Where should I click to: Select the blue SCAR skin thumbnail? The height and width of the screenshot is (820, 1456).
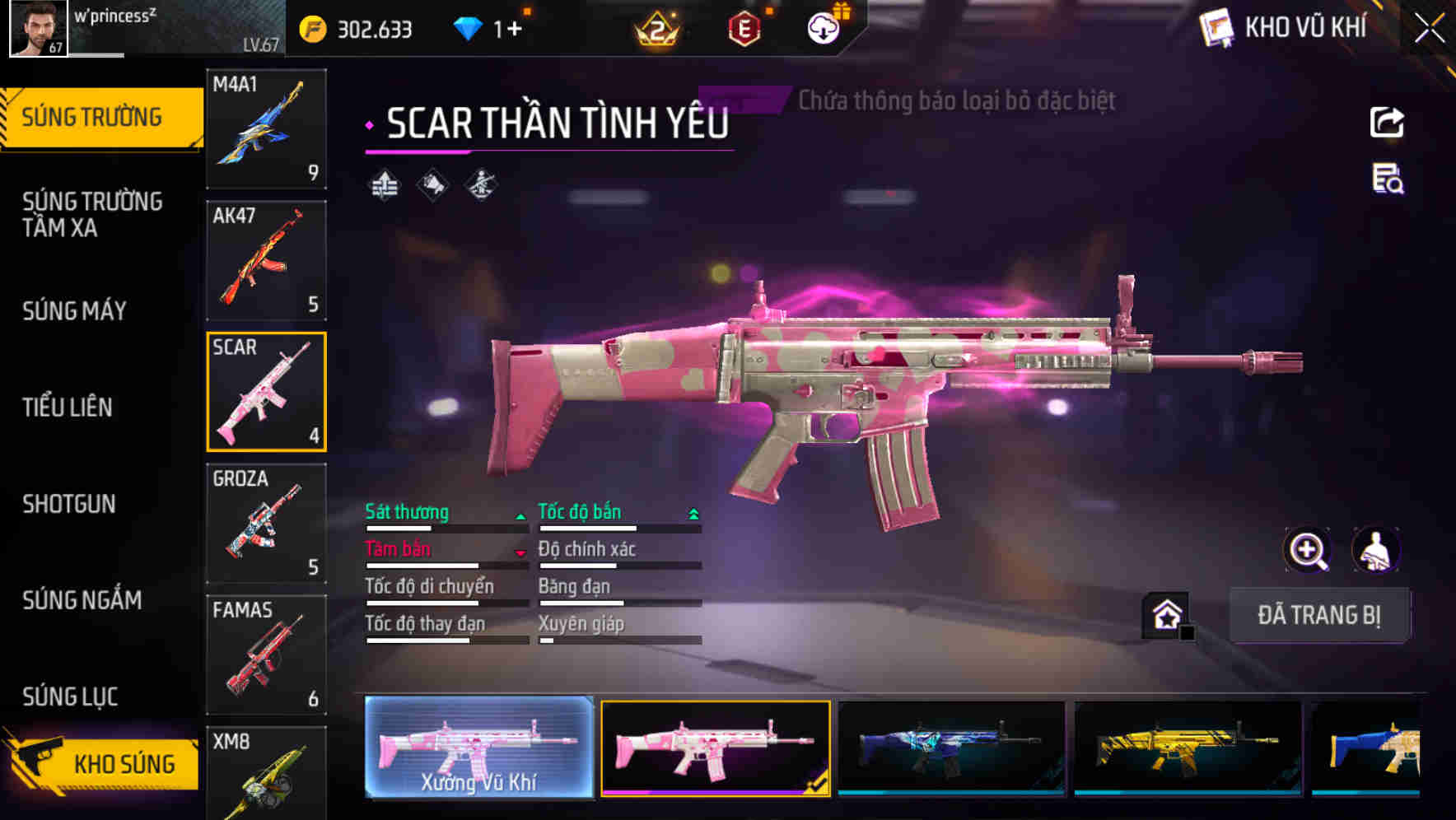tap(950, 749)
